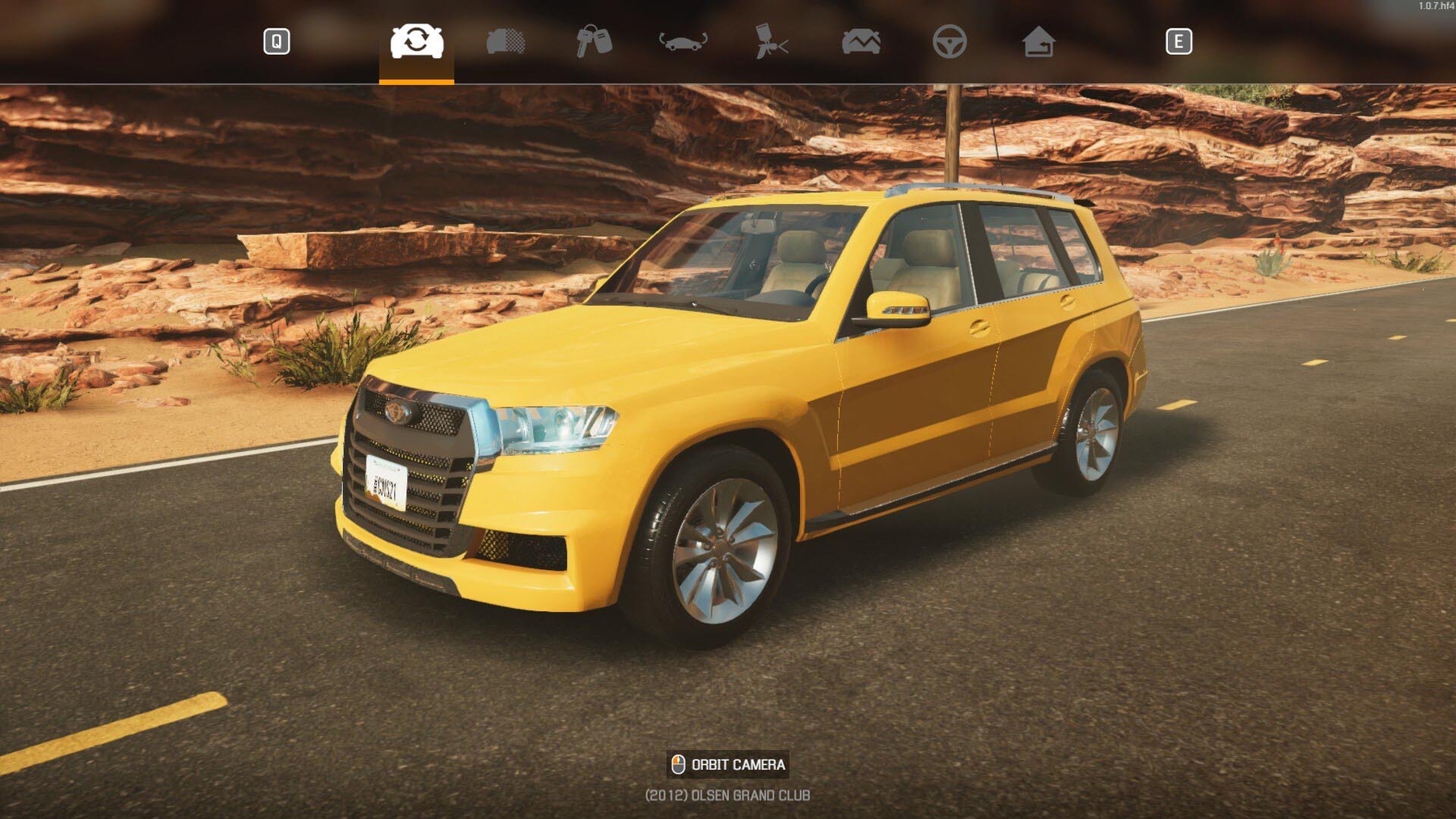
Task: Open the rotating car view tab
Action: 684,41
